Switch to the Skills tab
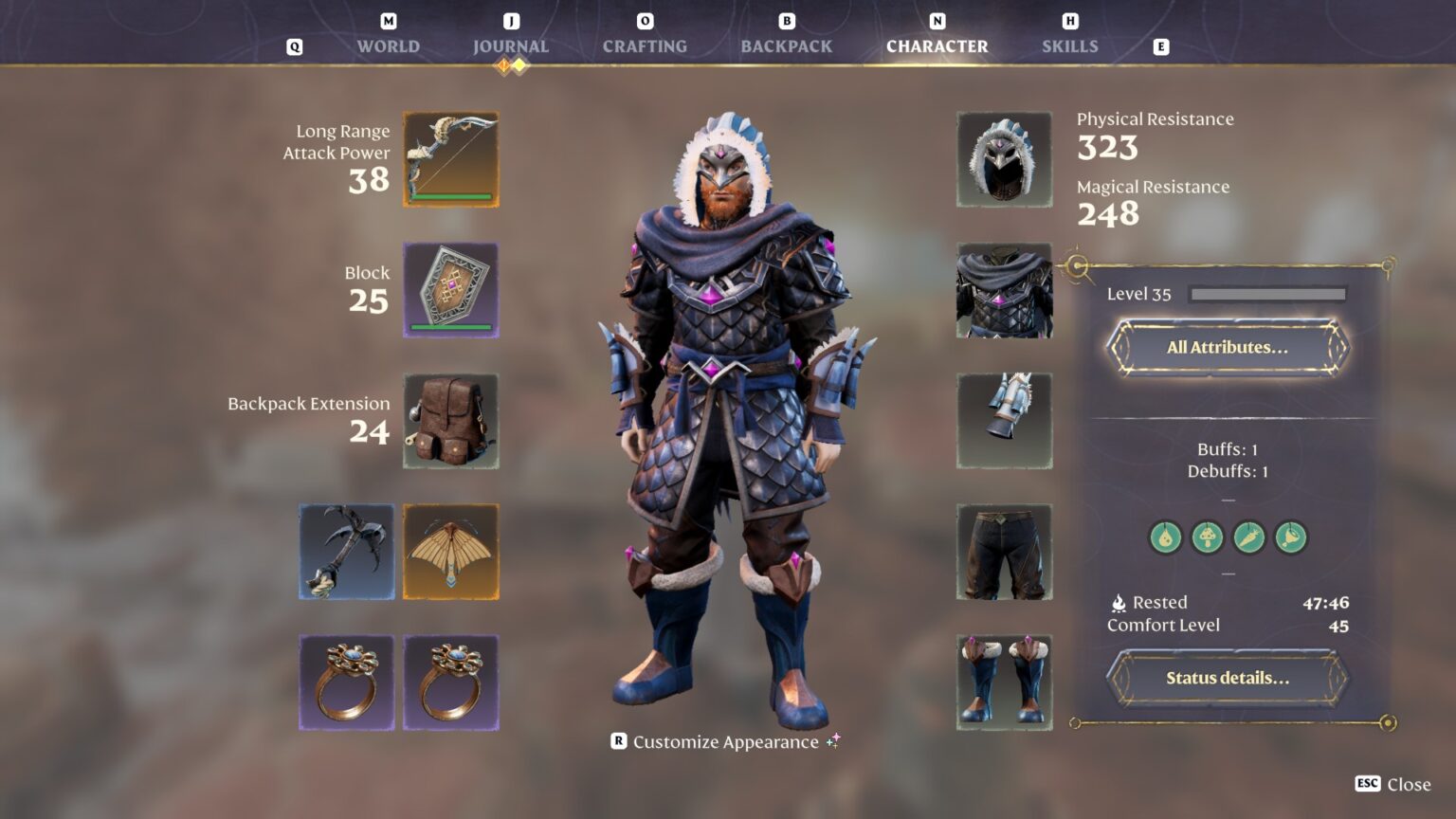This screenshot has width=1456, height=819. click(1069, 45)
